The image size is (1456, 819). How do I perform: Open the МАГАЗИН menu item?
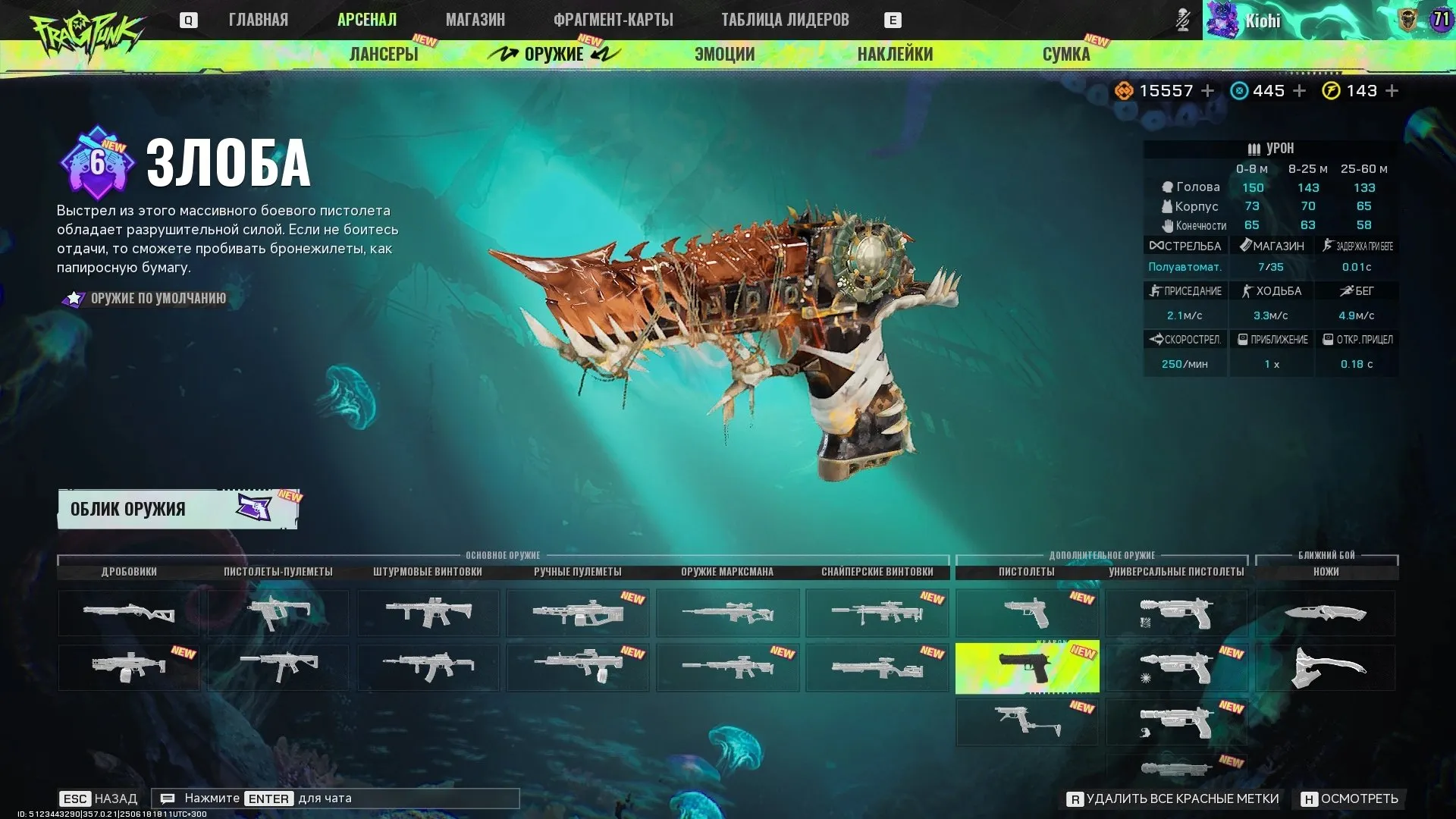coord(475,20)
